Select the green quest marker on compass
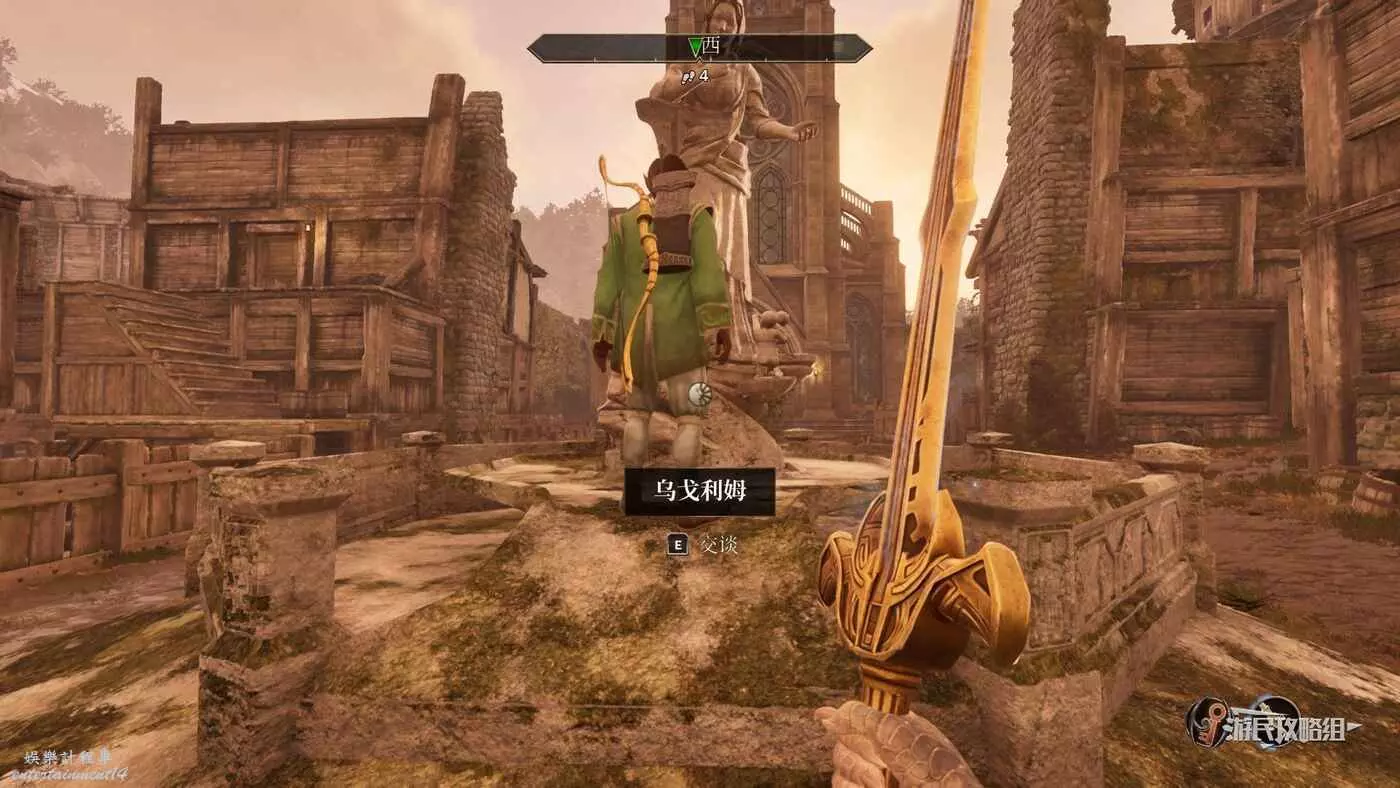 pos(695,47)
